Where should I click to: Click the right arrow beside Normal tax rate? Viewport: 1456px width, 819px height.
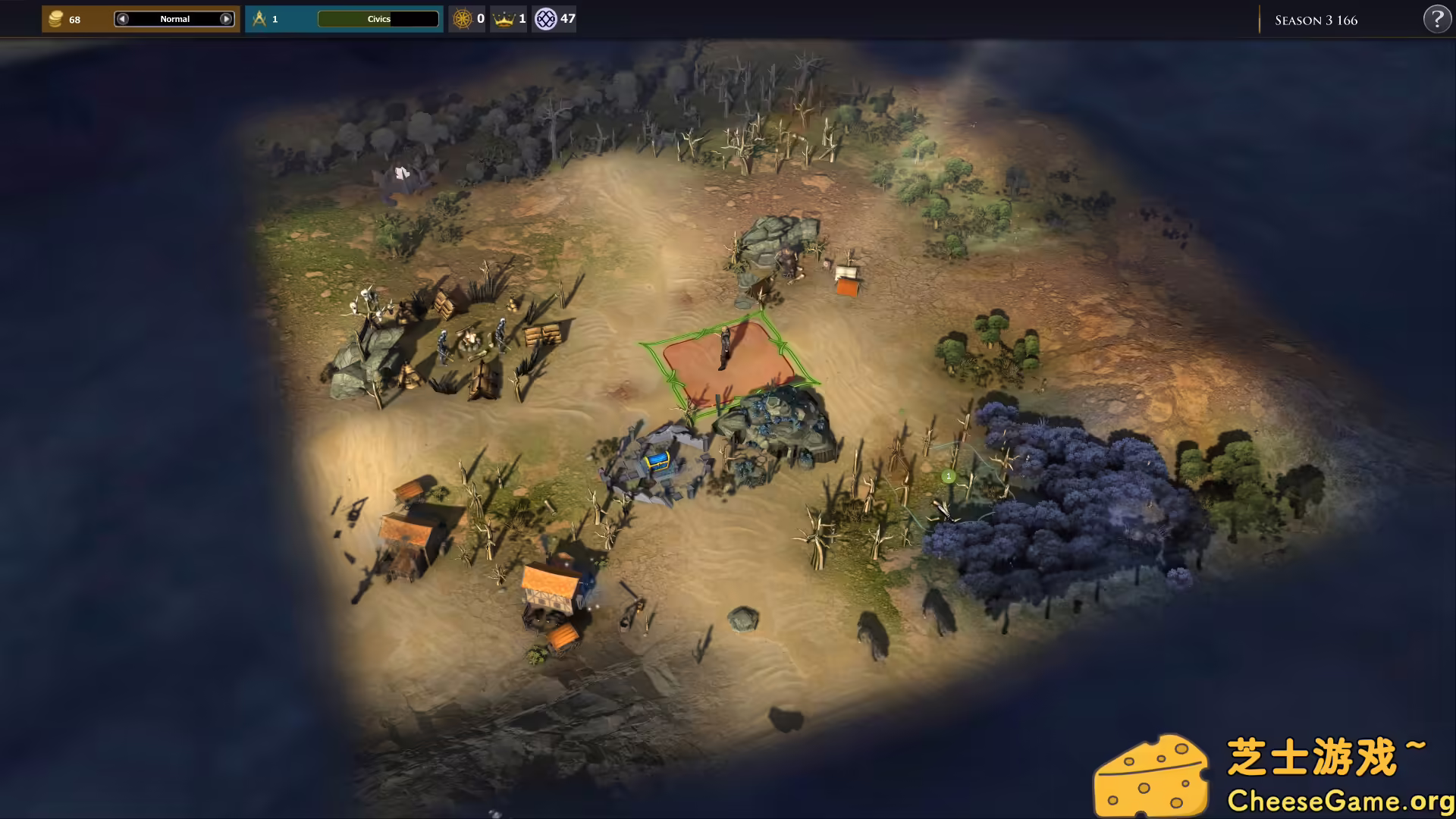[226, 19]
